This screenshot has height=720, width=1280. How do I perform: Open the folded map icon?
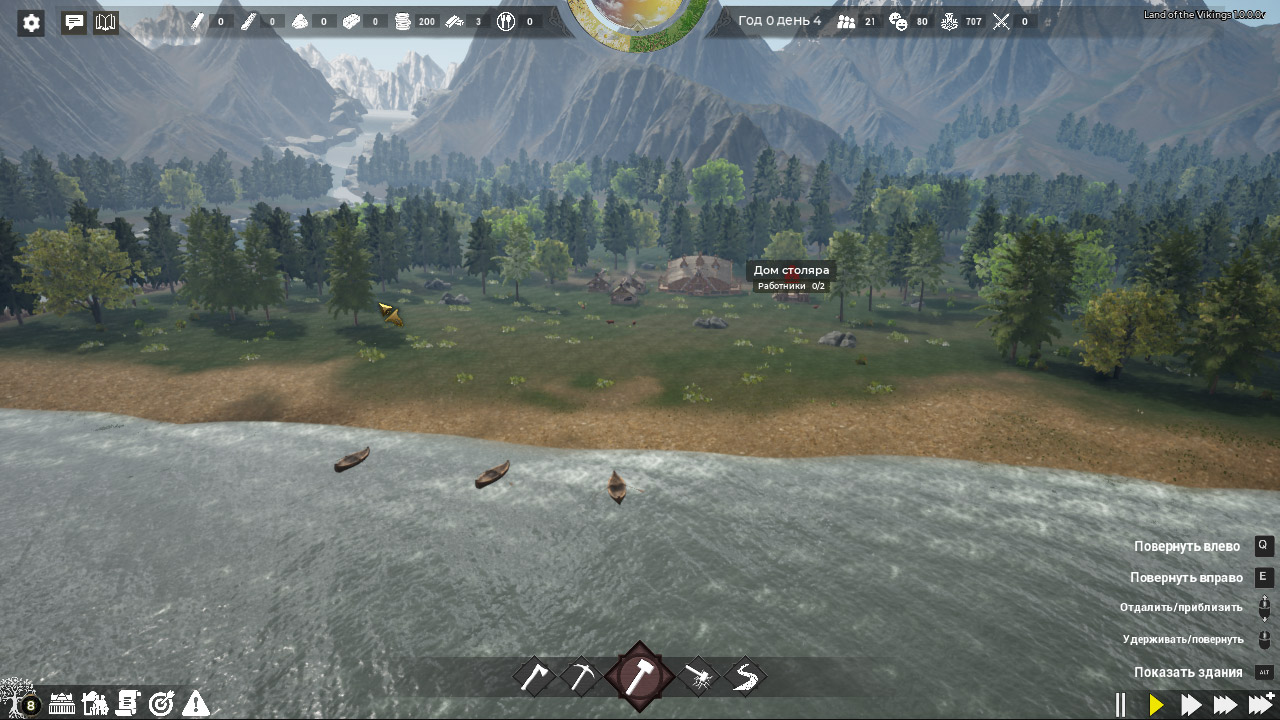pyautogui.click(x=106, y=22)
